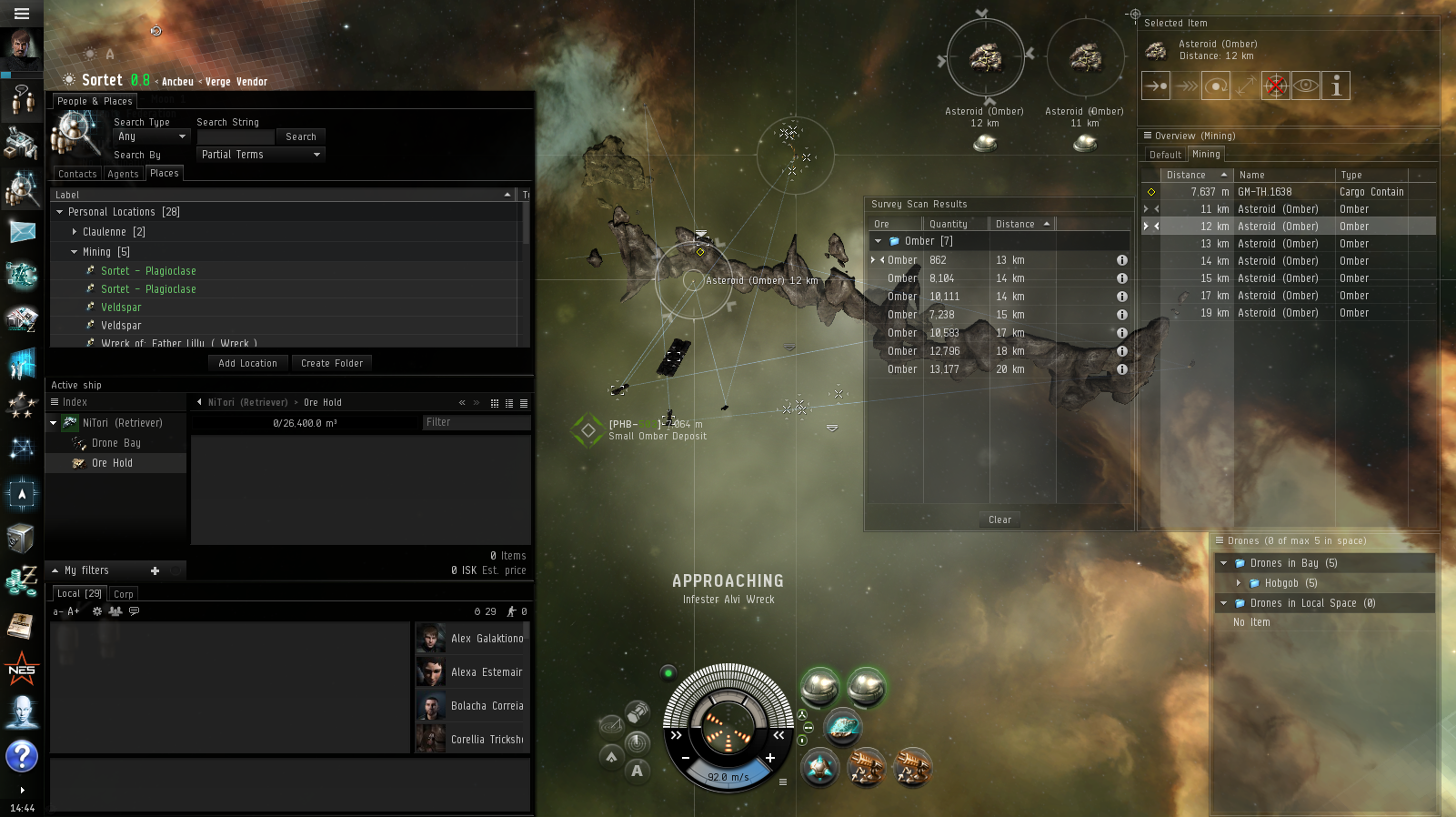This screenshot has width=1456, height=817.
Task: Switch overview to the Default tab
Action: 1165,155
